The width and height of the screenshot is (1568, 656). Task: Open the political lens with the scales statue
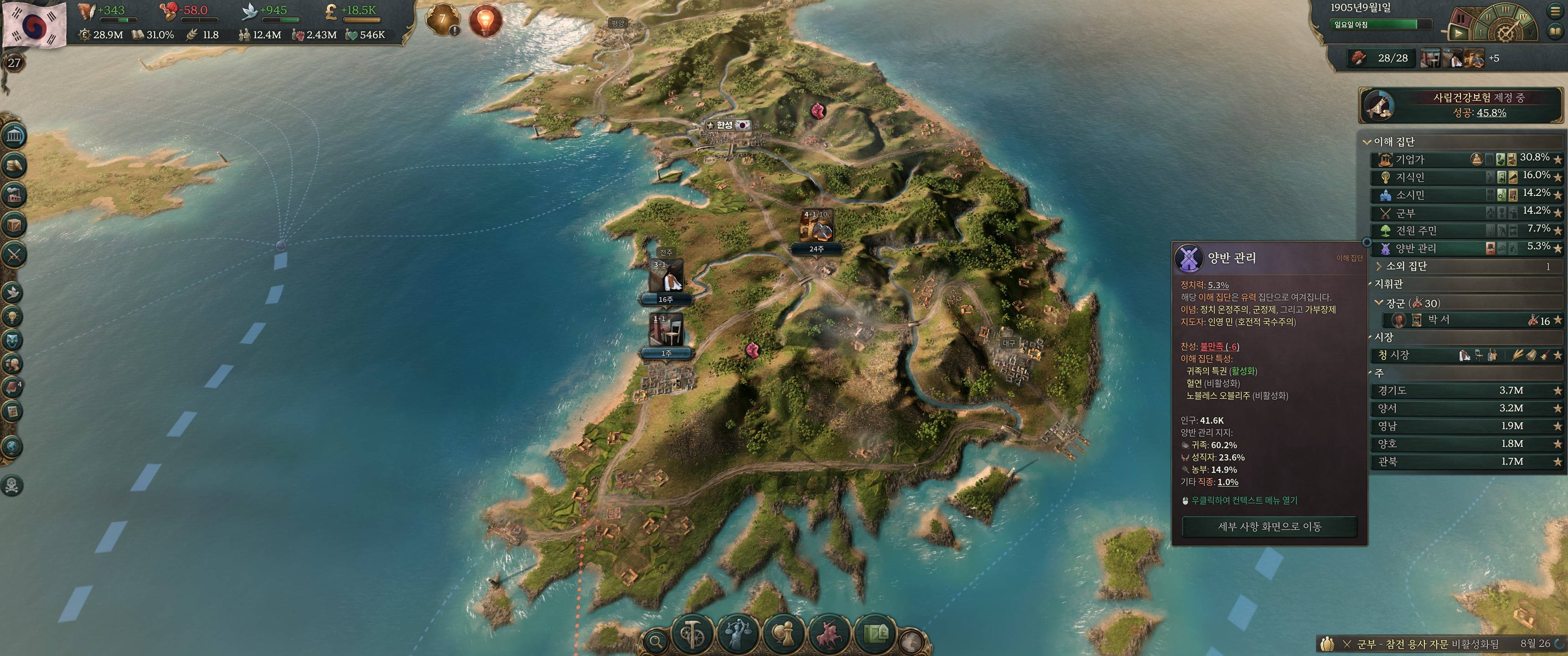pyautogui.click(x=738, y=635)
